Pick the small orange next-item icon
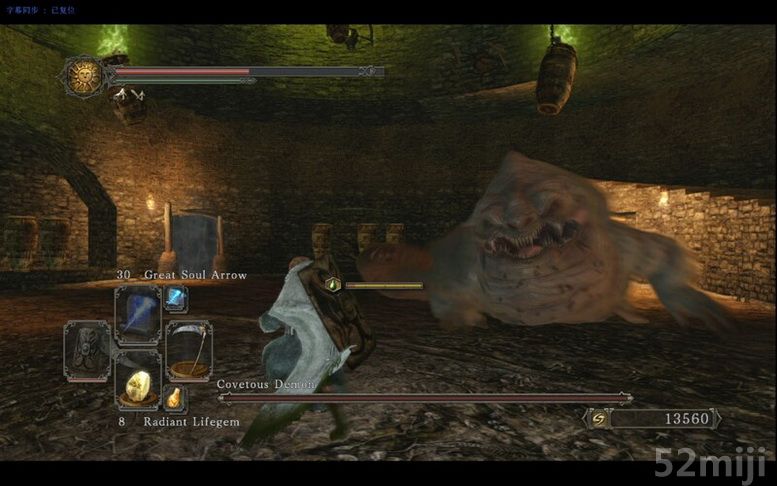777x486 pixels. tap(174, 397)
